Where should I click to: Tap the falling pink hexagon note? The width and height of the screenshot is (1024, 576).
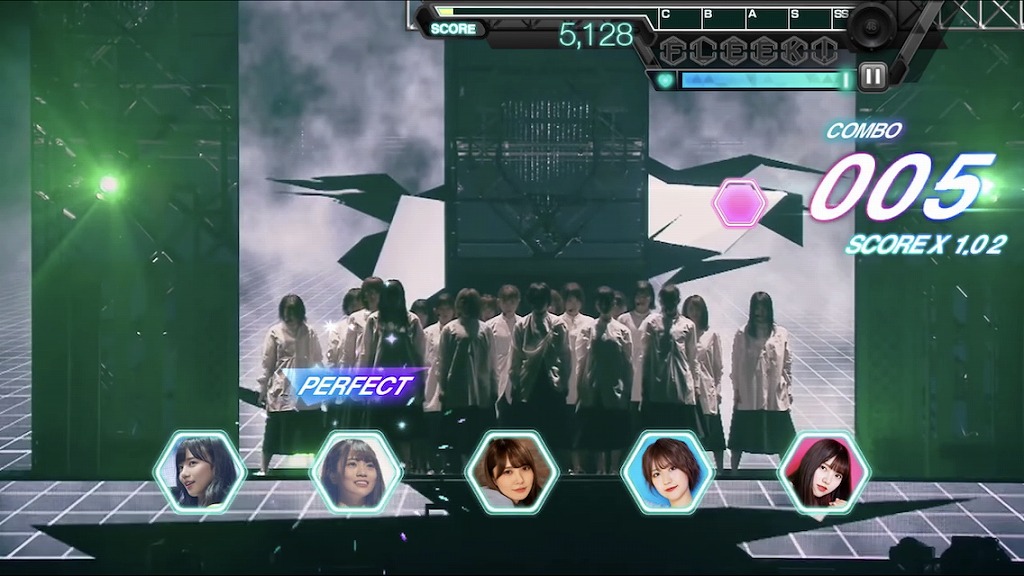(739, 204)
